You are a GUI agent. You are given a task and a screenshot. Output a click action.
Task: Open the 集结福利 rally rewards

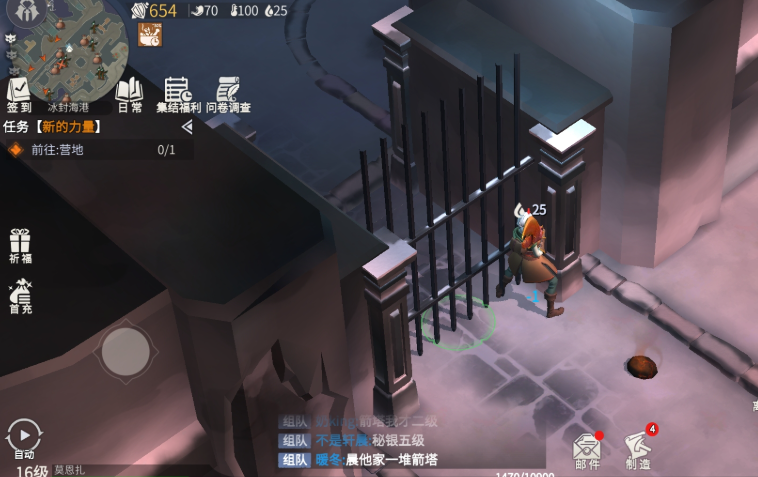[x=178, y=93]
